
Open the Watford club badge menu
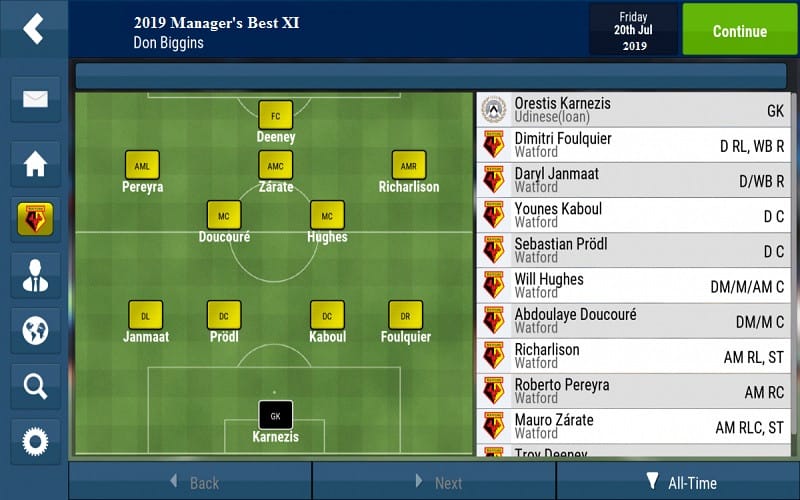pos(35,219)
